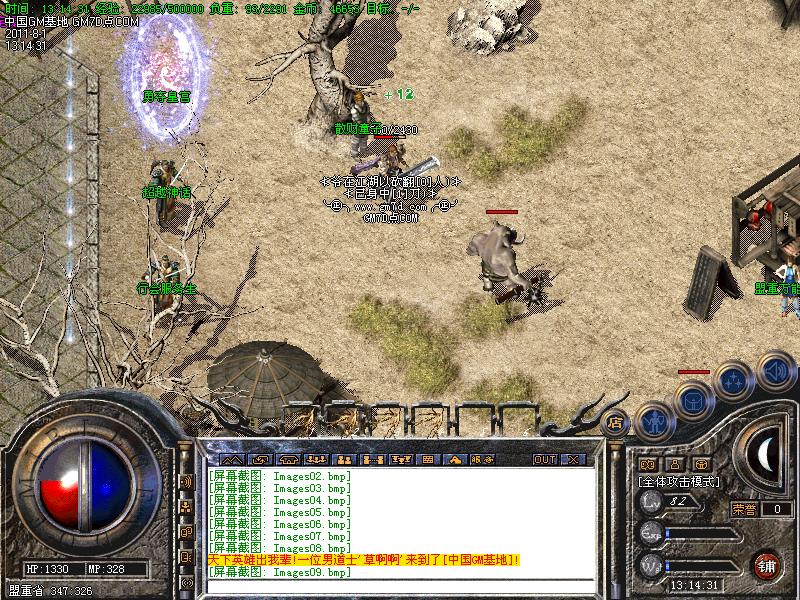The width and height of the screenshot is (800, 600).
Task: Click the 荣誉 honor label
Action: pos(743,509)
